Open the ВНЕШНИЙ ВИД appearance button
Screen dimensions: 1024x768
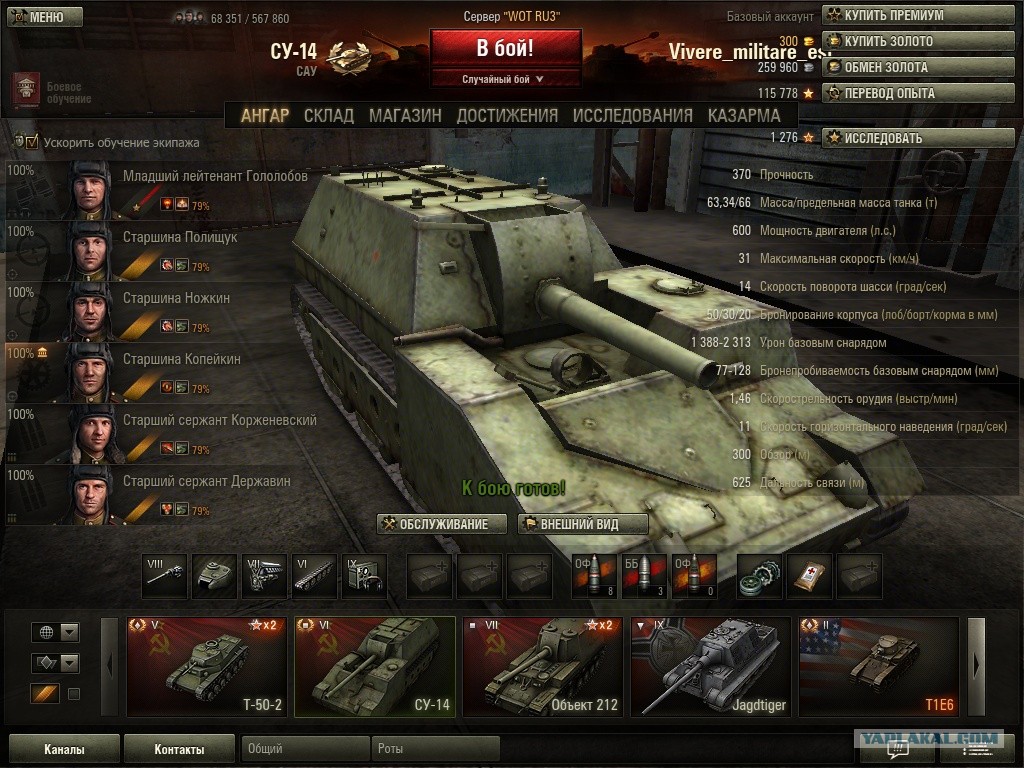583,524
